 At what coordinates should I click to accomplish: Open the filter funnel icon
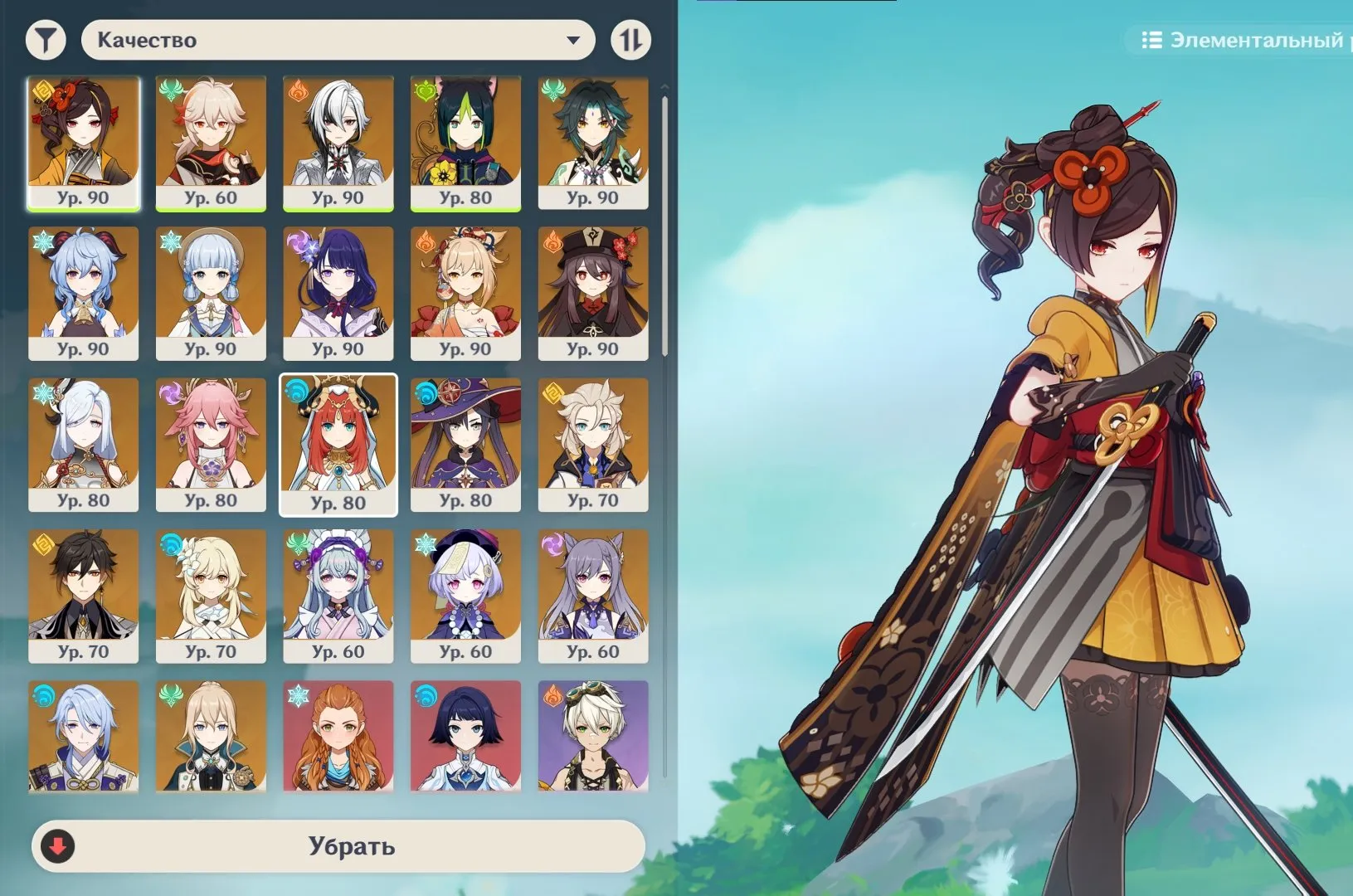tap(46, 38)
